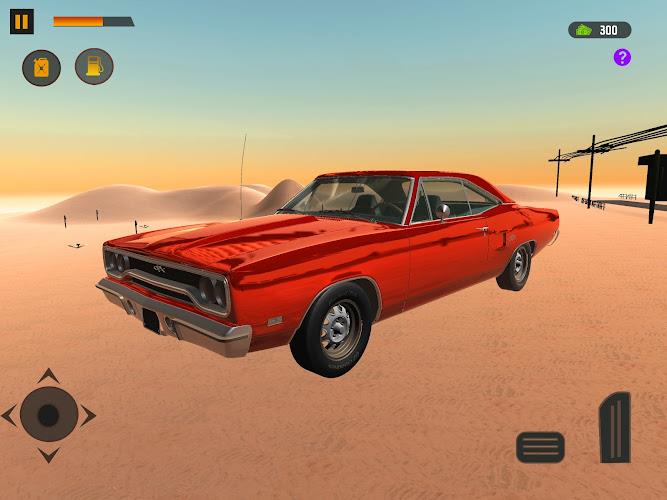Open the purple question mark help
The image size is (667, 500).
click(x=622, y=57)
